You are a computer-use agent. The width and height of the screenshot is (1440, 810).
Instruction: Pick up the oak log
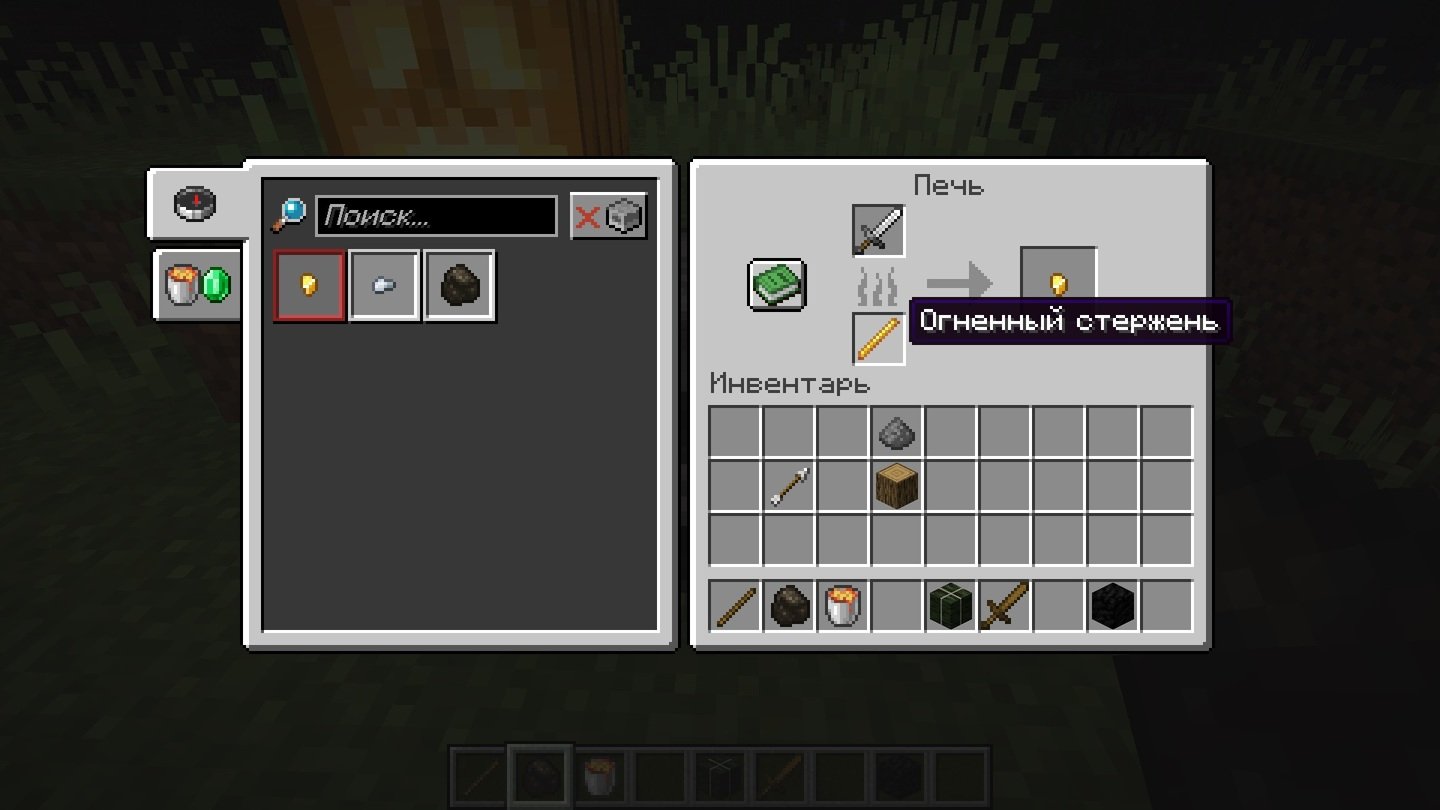coord(897,486)
